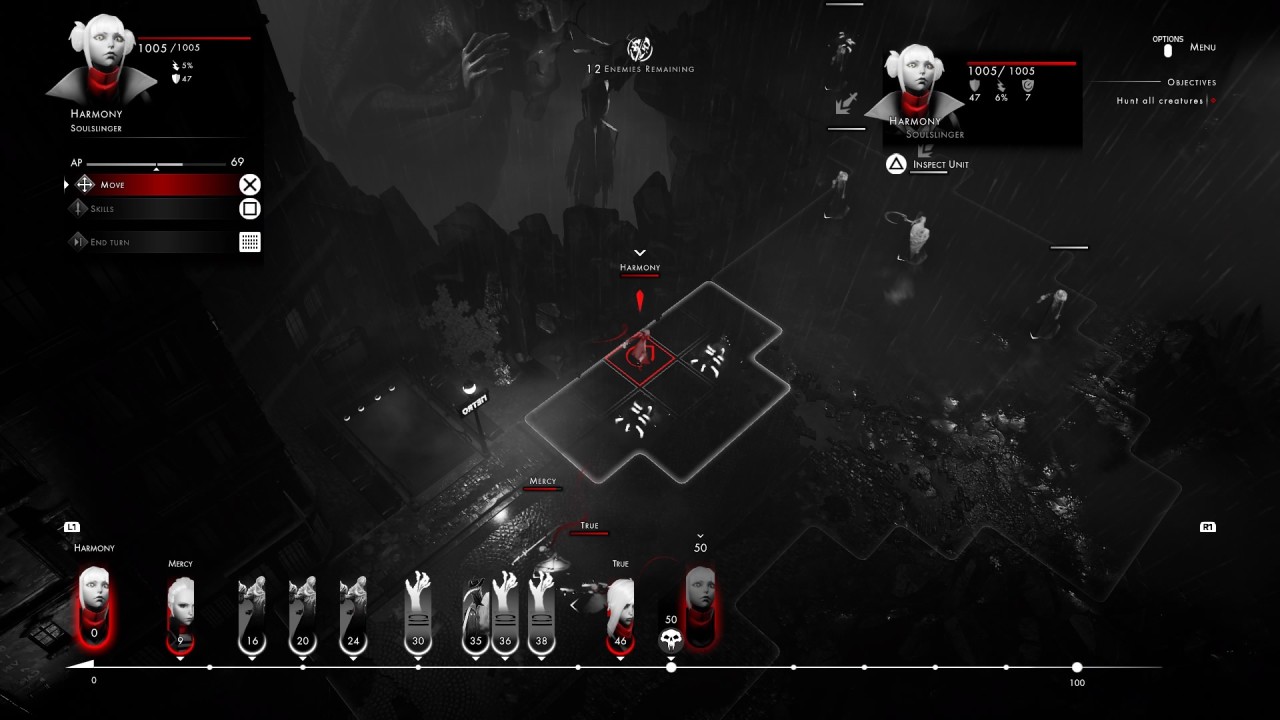1280x720 pixels.
Task: Click Harmony's large portrait in top-left panel
Action: [99, 62]
